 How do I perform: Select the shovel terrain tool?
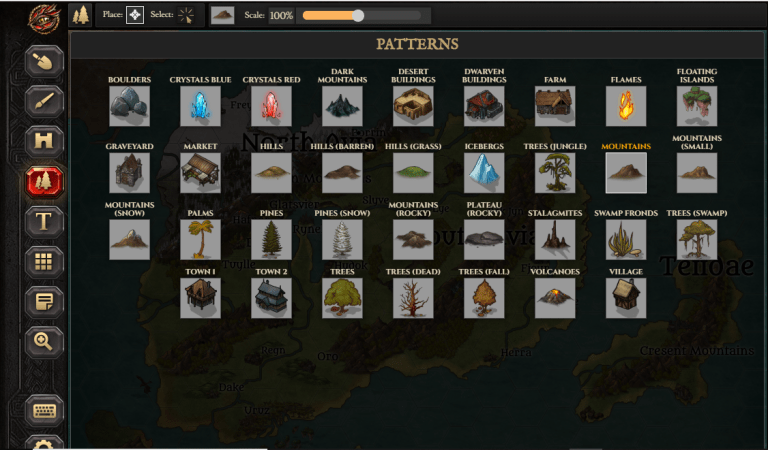pos(44,61)
